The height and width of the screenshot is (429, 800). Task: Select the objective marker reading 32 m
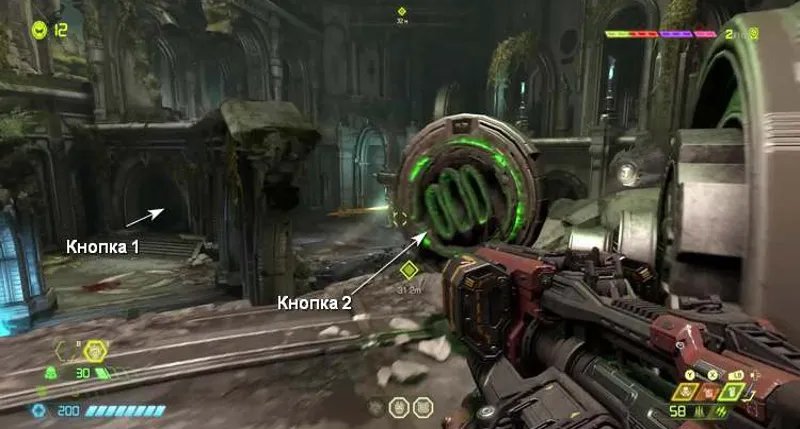point(402,12)
